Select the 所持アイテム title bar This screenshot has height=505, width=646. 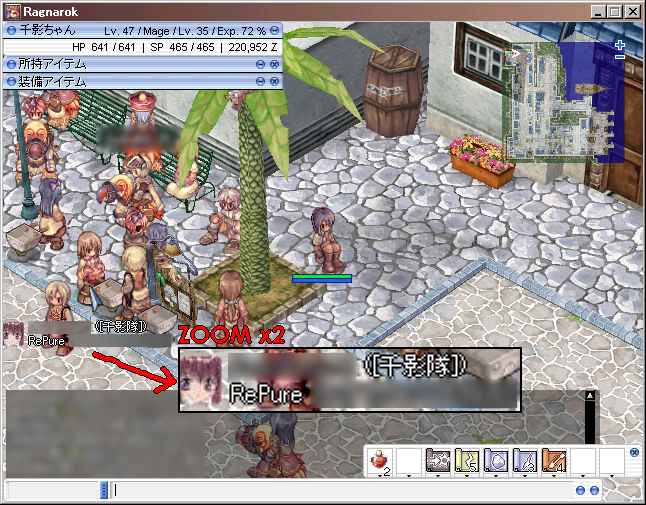(130, 63)
